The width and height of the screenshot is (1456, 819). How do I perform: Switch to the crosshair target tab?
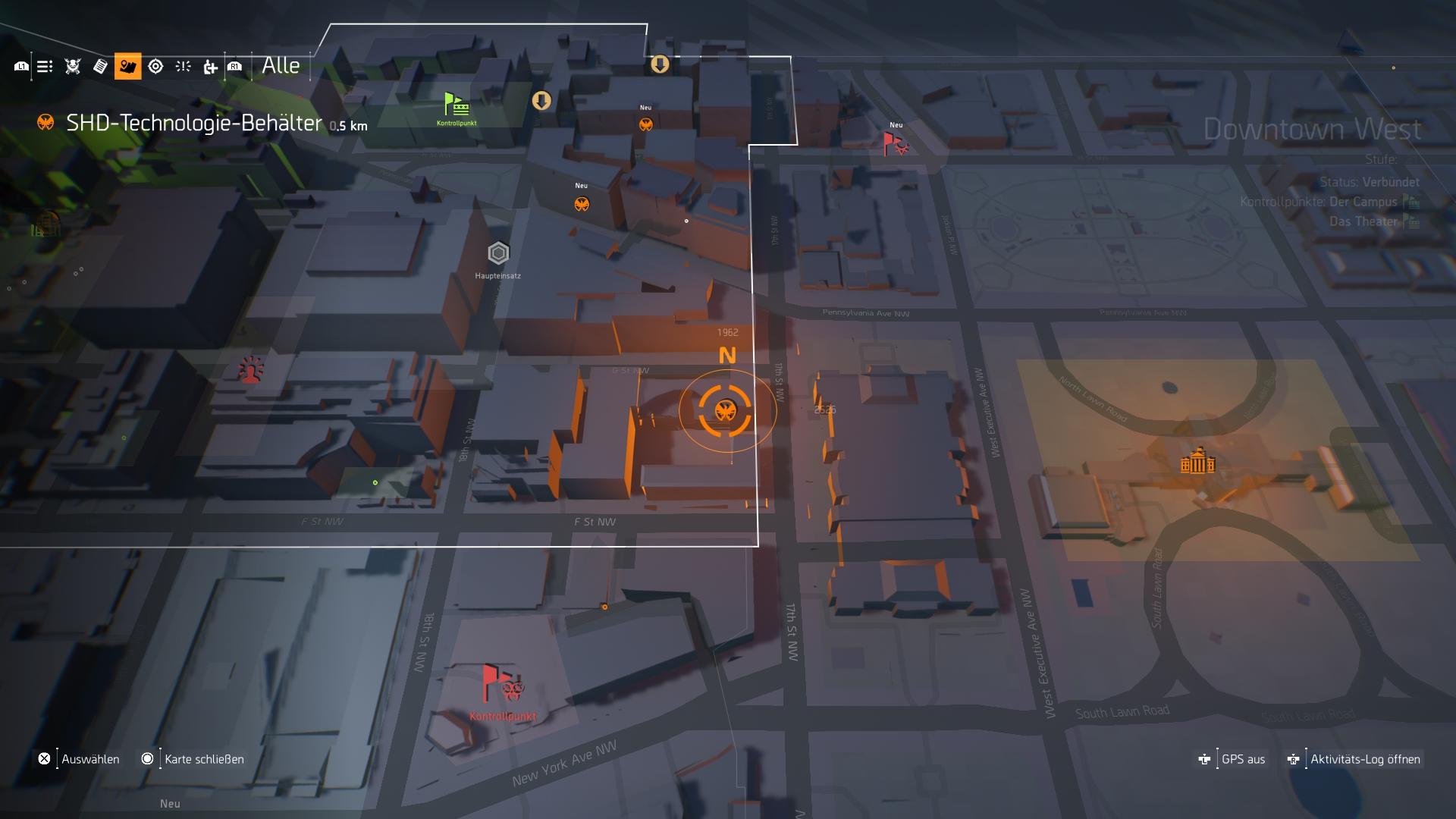(x=155, y=67)
